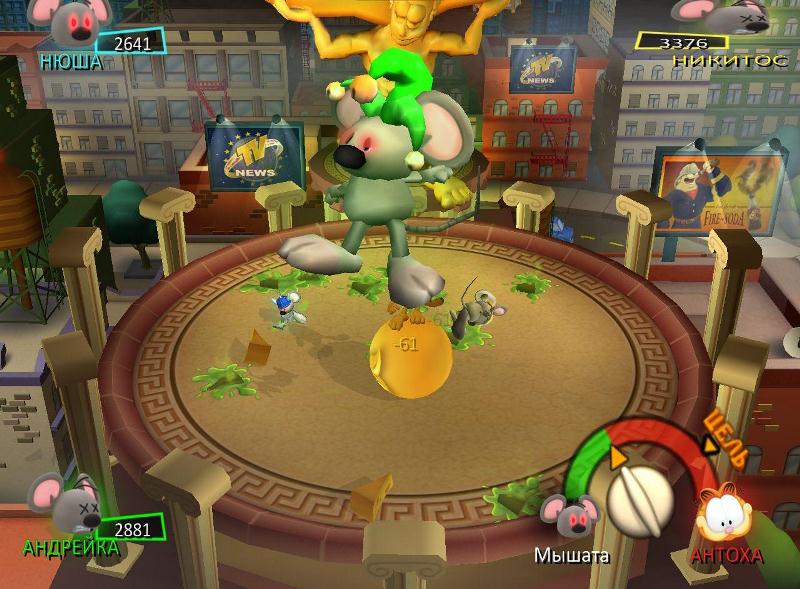The image size is (800, 589).
Task: Click the round dial in the gauge
Action: tap(639, 499)
